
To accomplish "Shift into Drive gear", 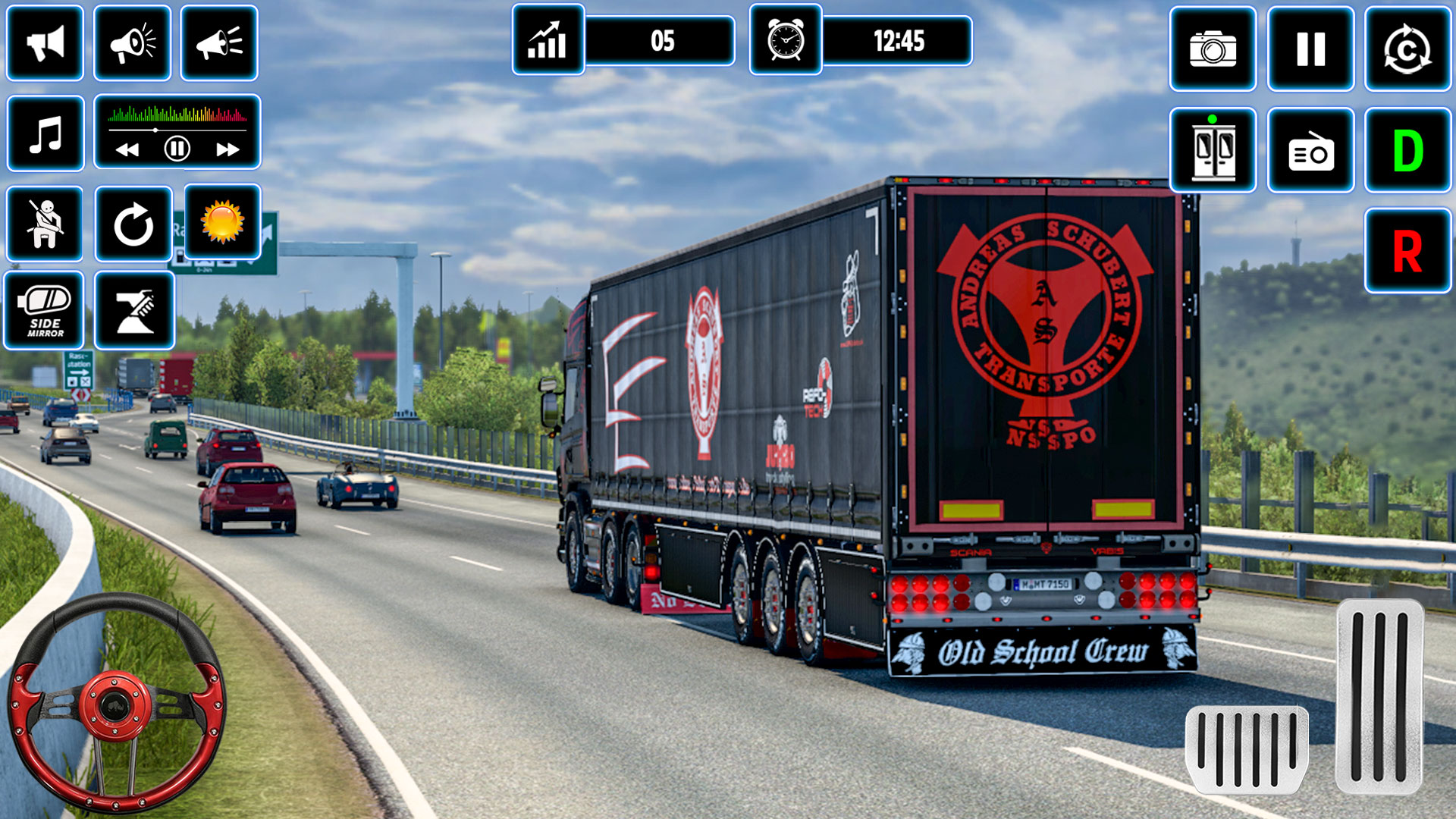I will 1407,148.
